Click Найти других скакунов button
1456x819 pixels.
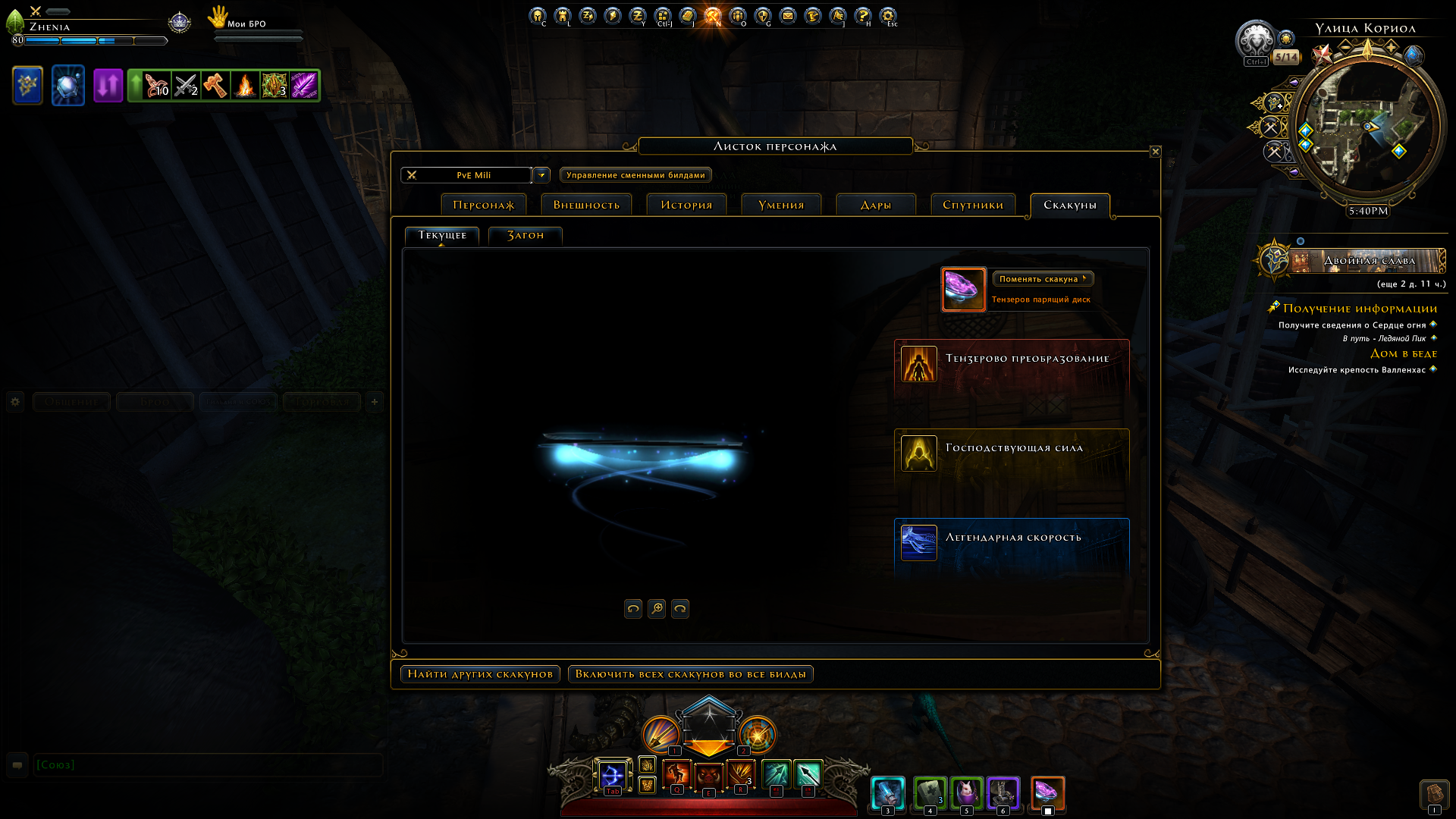(x=480, y=674)
